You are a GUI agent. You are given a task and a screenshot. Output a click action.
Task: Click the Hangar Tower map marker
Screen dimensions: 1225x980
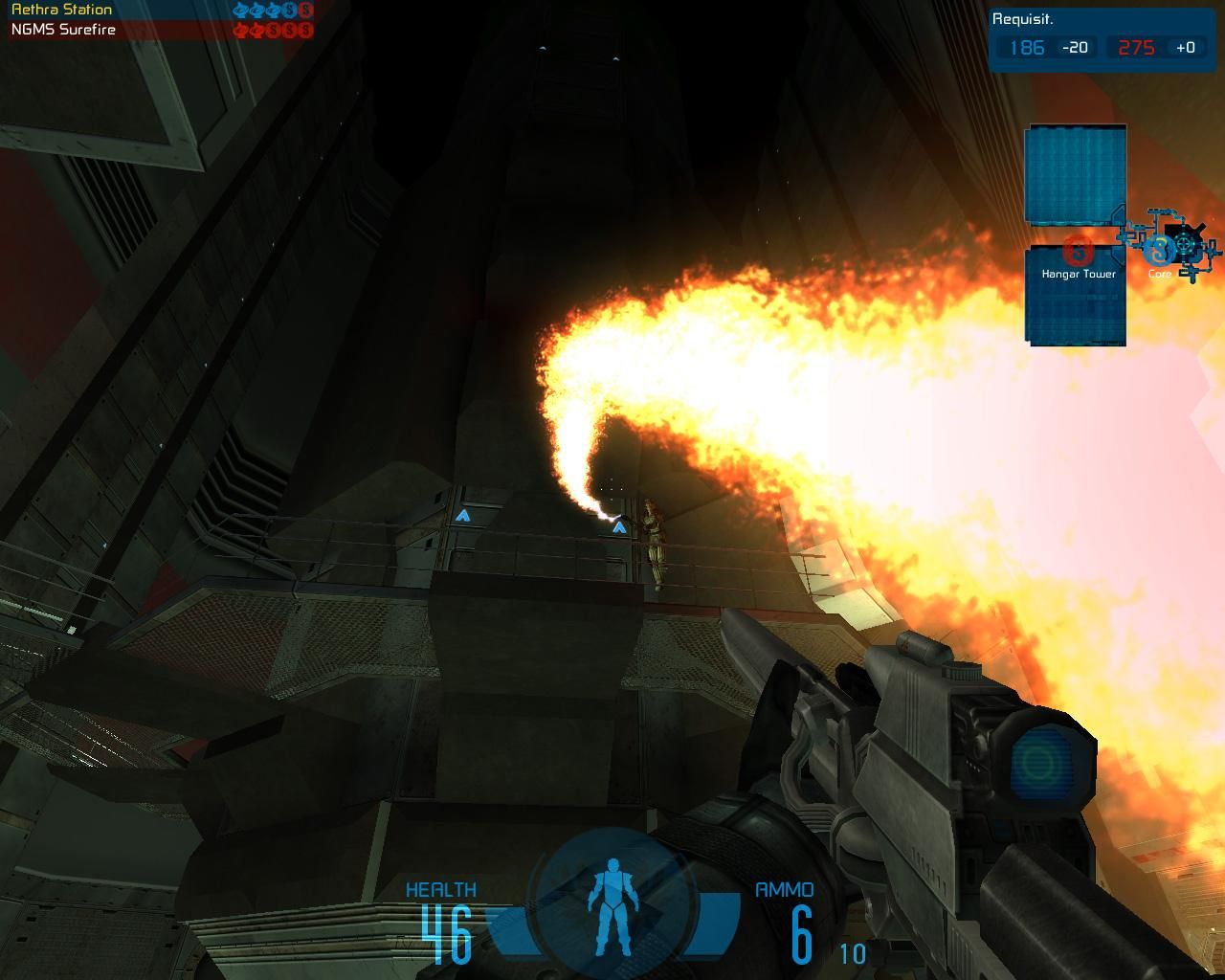coord(1079,253)
